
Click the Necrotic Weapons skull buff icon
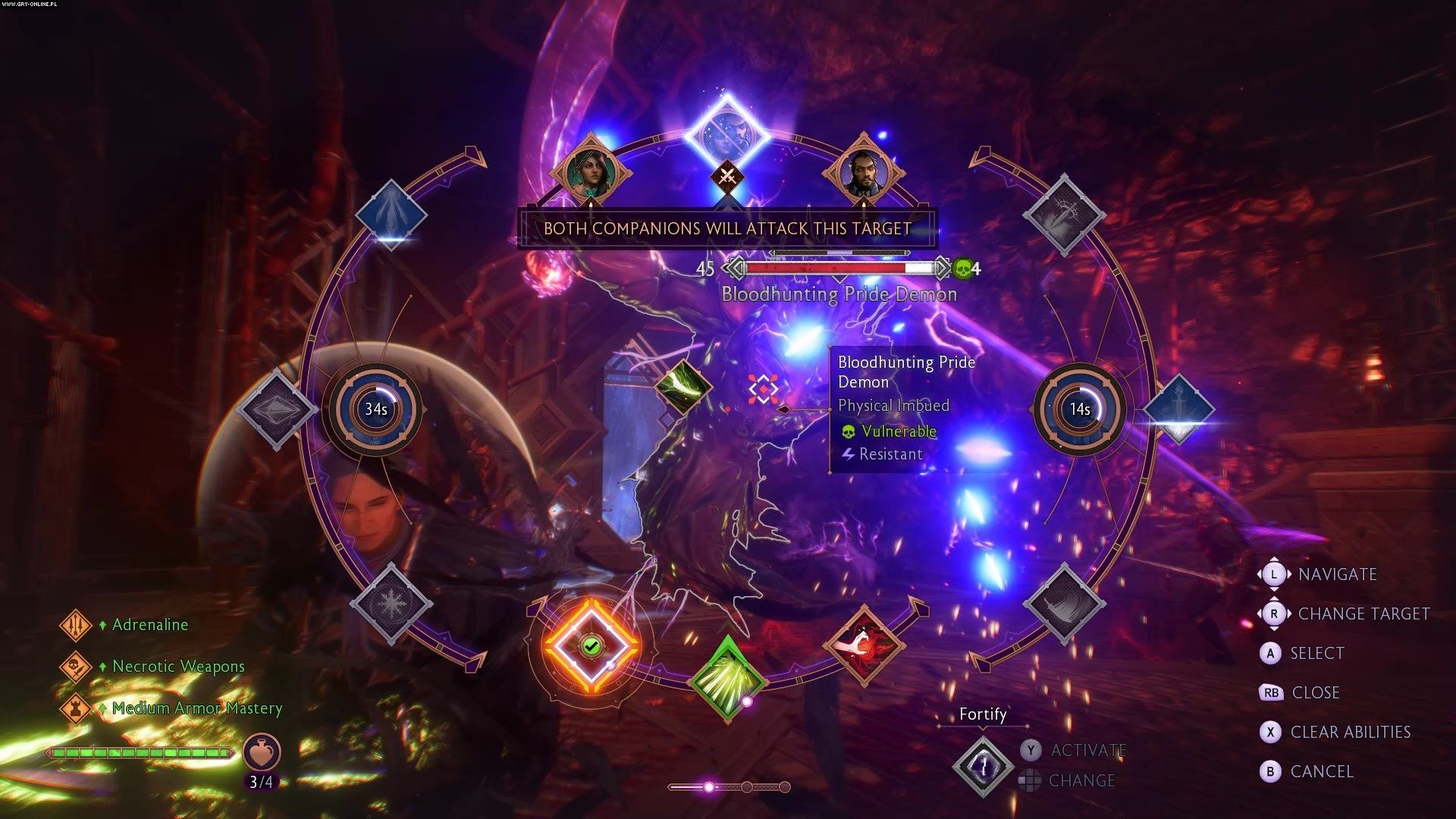[76, 667]
